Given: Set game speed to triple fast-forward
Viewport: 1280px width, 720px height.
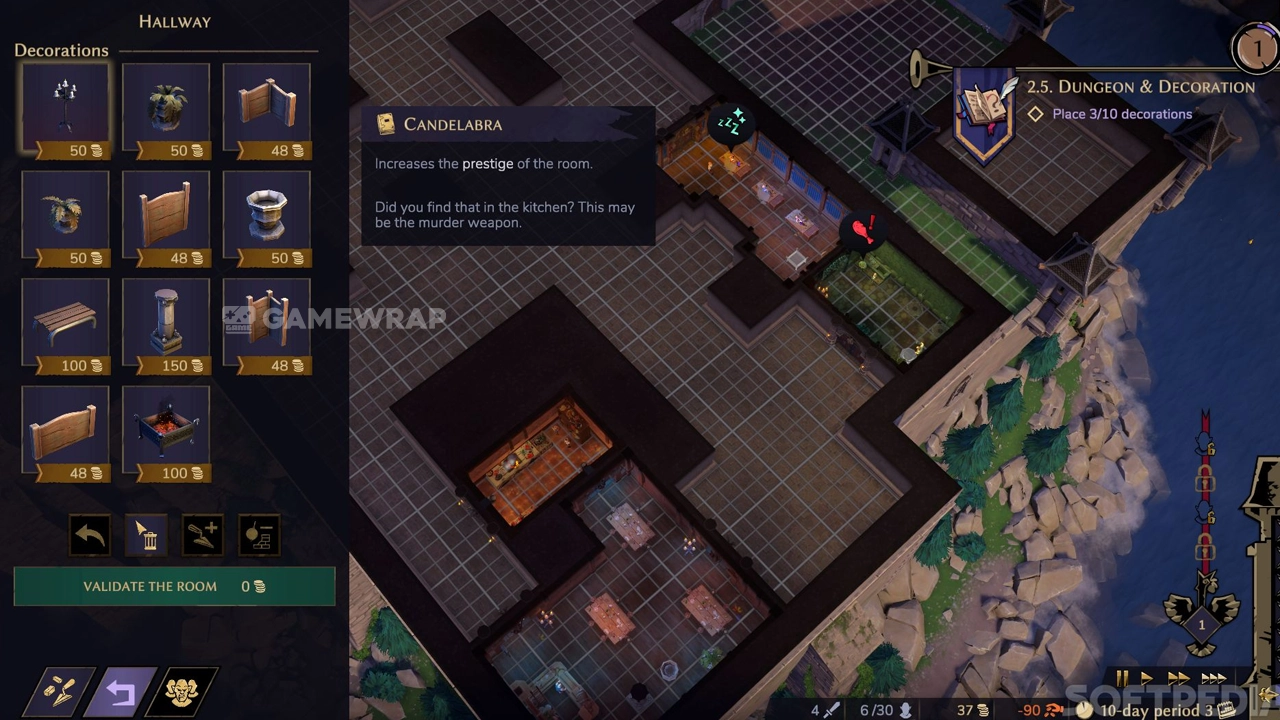Looking at the screenshot, I should pyautogui.click(x=1214, y=679).
